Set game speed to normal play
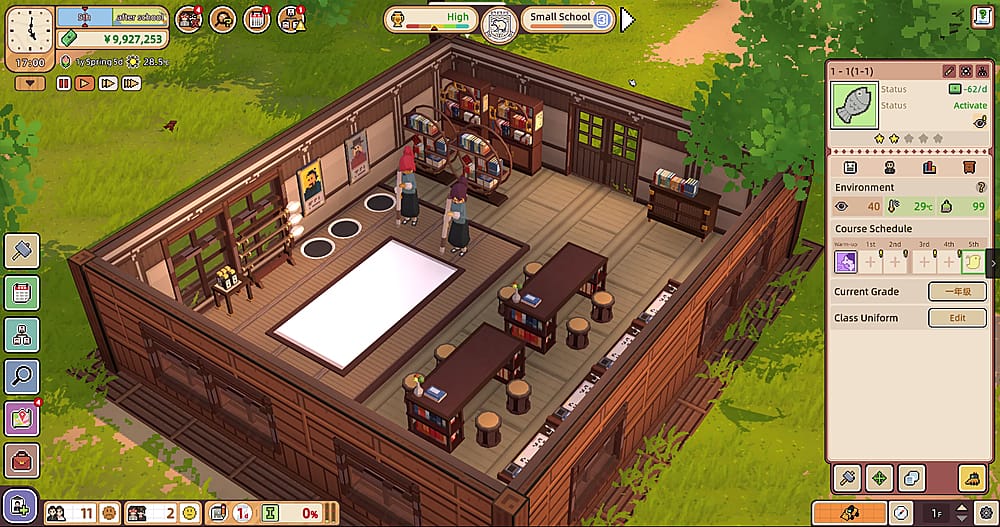Screen dimensions: 1000x527 click(x=85, y=84)
